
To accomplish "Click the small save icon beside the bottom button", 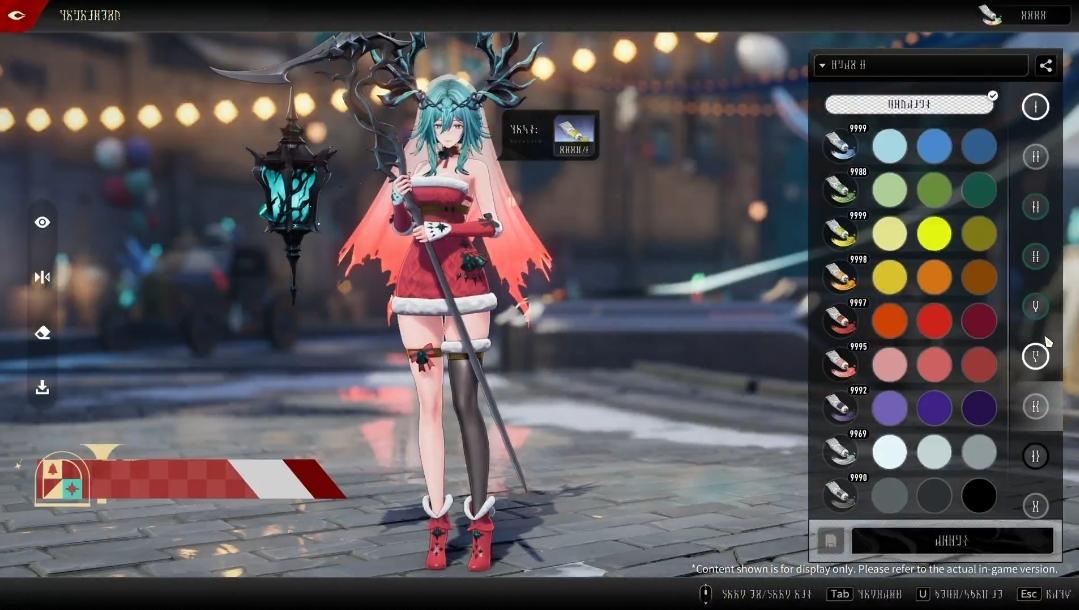I will pos(829,541).
